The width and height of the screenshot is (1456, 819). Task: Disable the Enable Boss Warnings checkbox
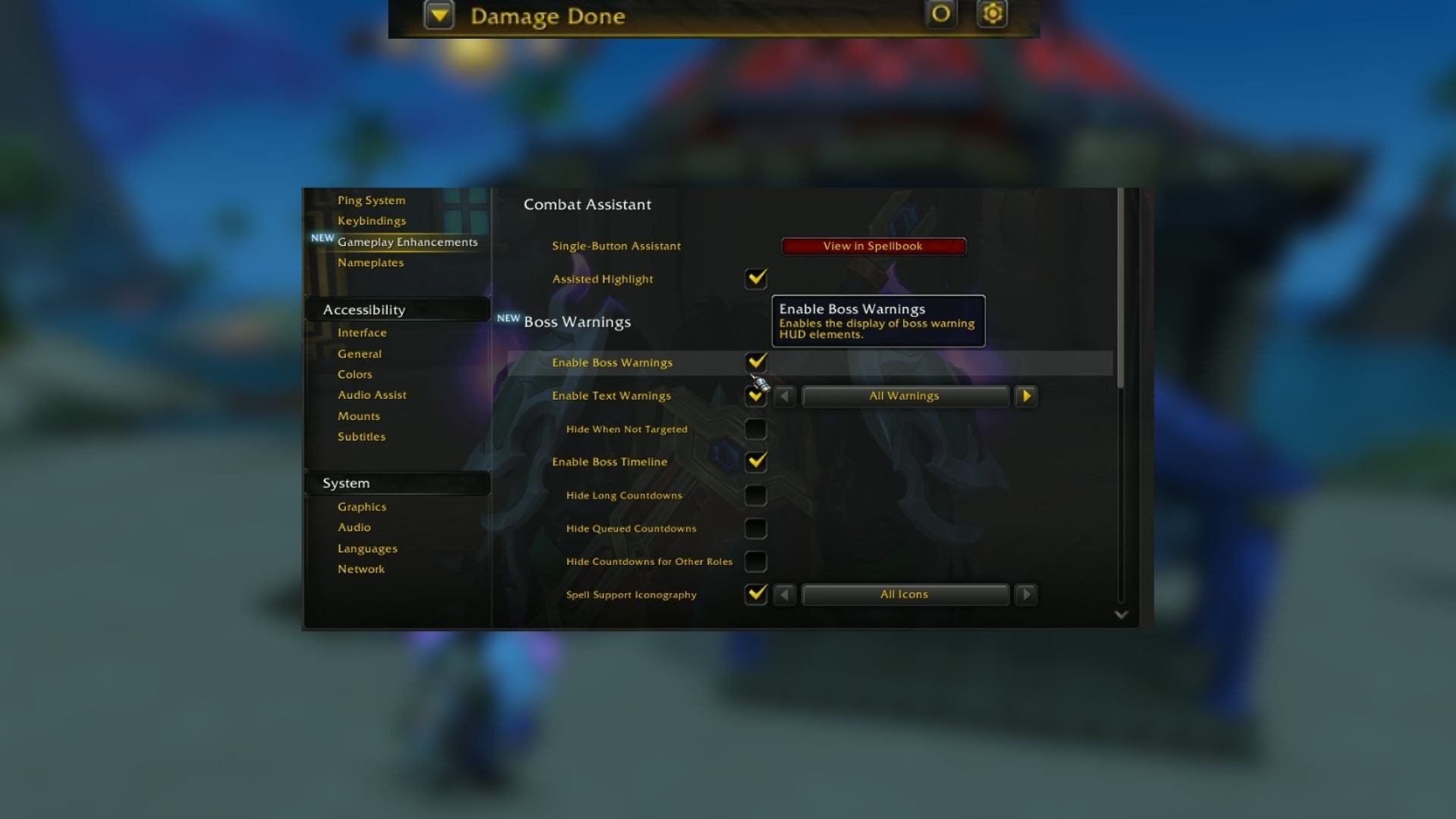tap(755, 362)
